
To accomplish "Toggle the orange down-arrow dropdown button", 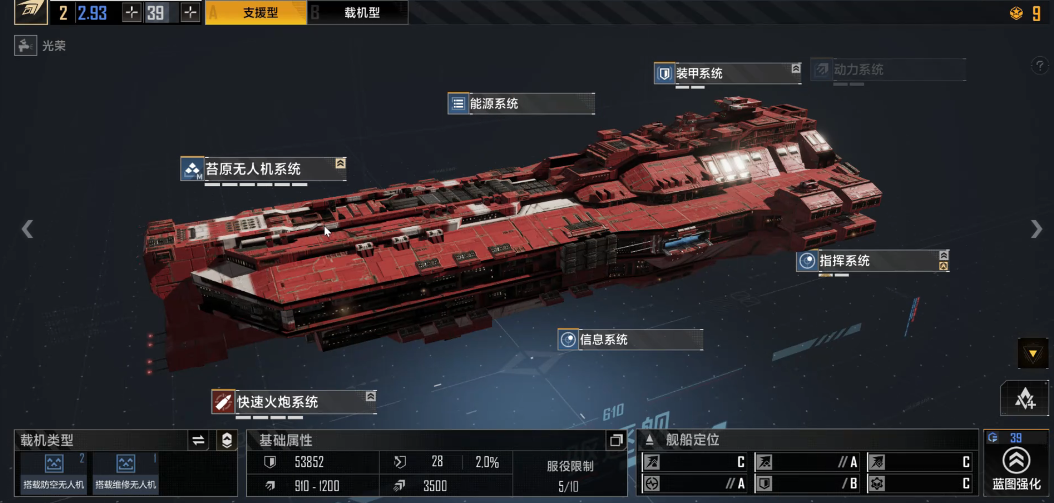I will [x=1032, y=352].
